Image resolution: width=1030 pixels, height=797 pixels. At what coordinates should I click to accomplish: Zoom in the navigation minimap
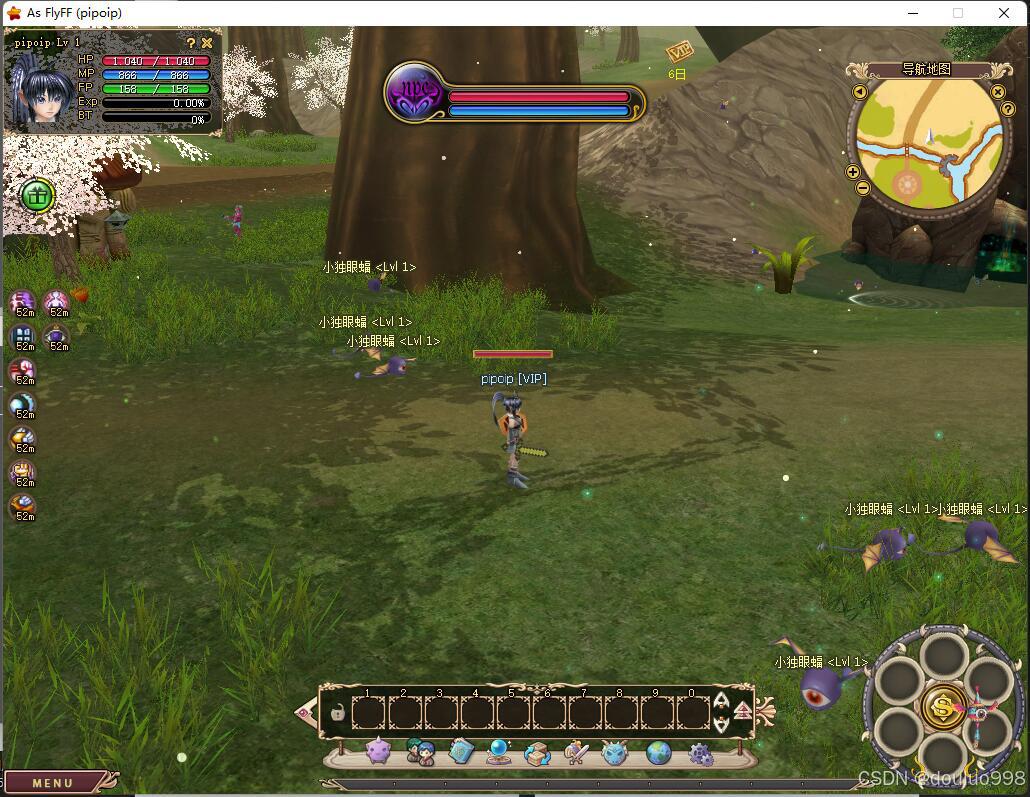(x=853, y=172)
